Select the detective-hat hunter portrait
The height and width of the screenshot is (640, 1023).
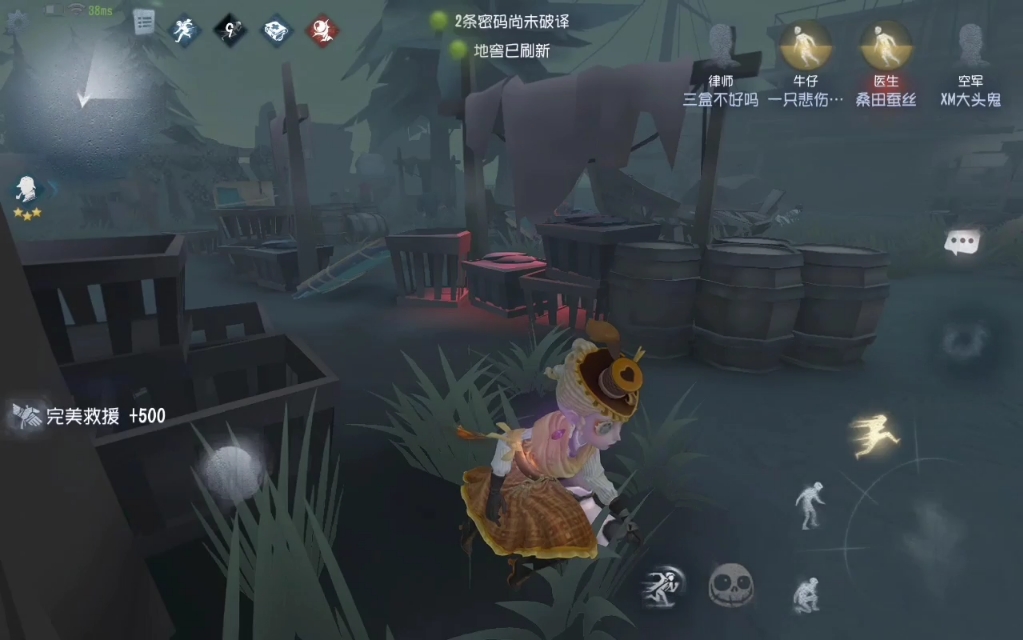[x=27, y=190]
